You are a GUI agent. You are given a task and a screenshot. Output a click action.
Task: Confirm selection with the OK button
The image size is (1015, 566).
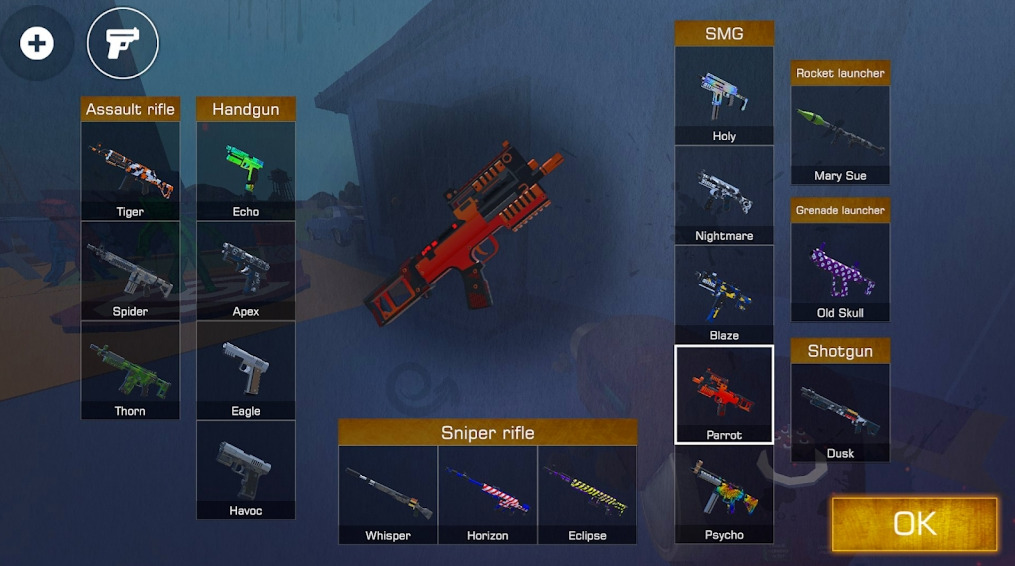914,523
